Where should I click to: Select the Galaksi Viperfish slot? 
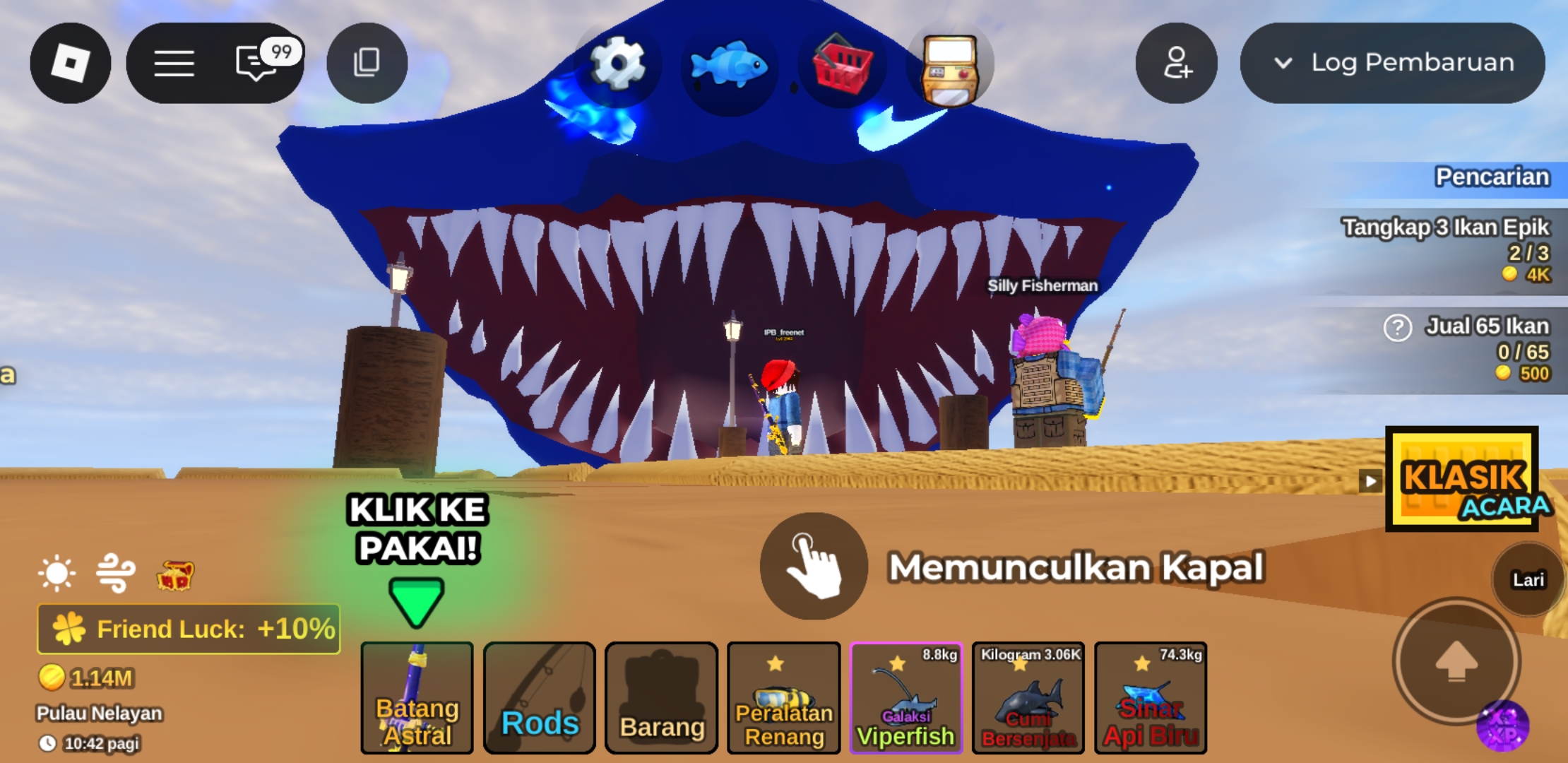pyautogui.click(x=906, y=697)
